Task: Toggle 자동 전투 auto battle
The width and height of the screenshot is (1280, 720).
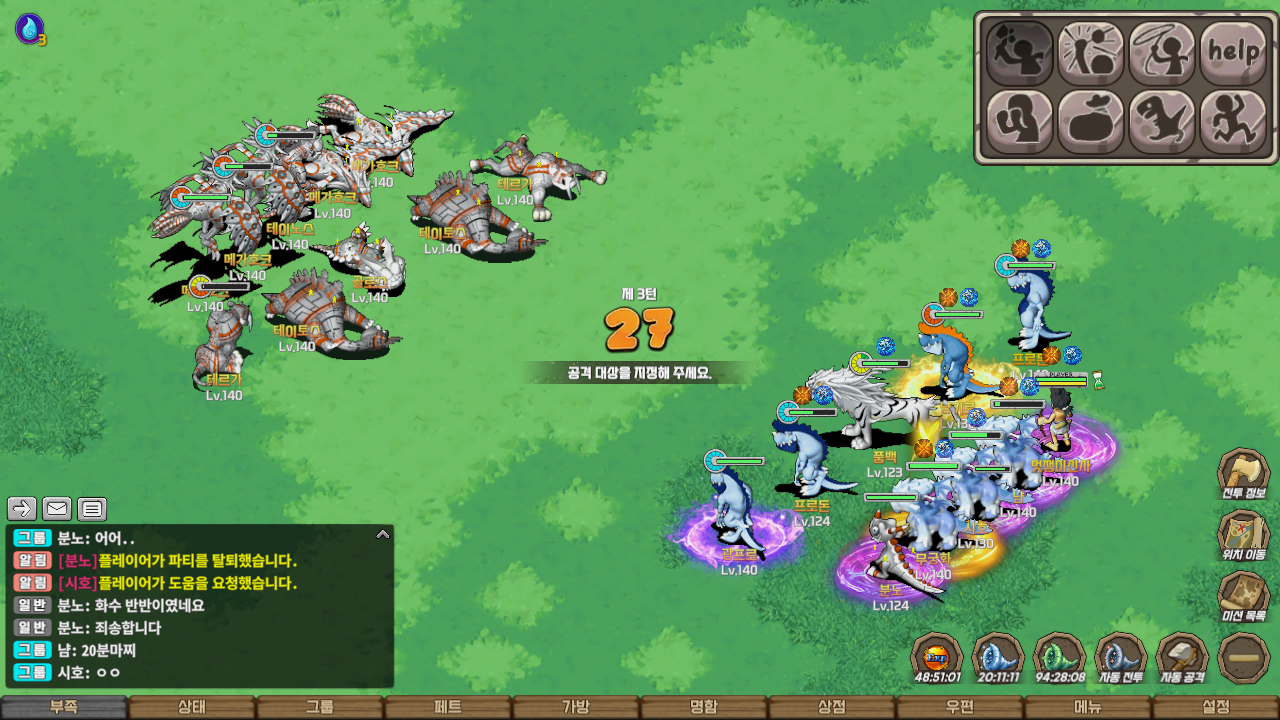Action: pyautogui.click(x=1121, y=658)
